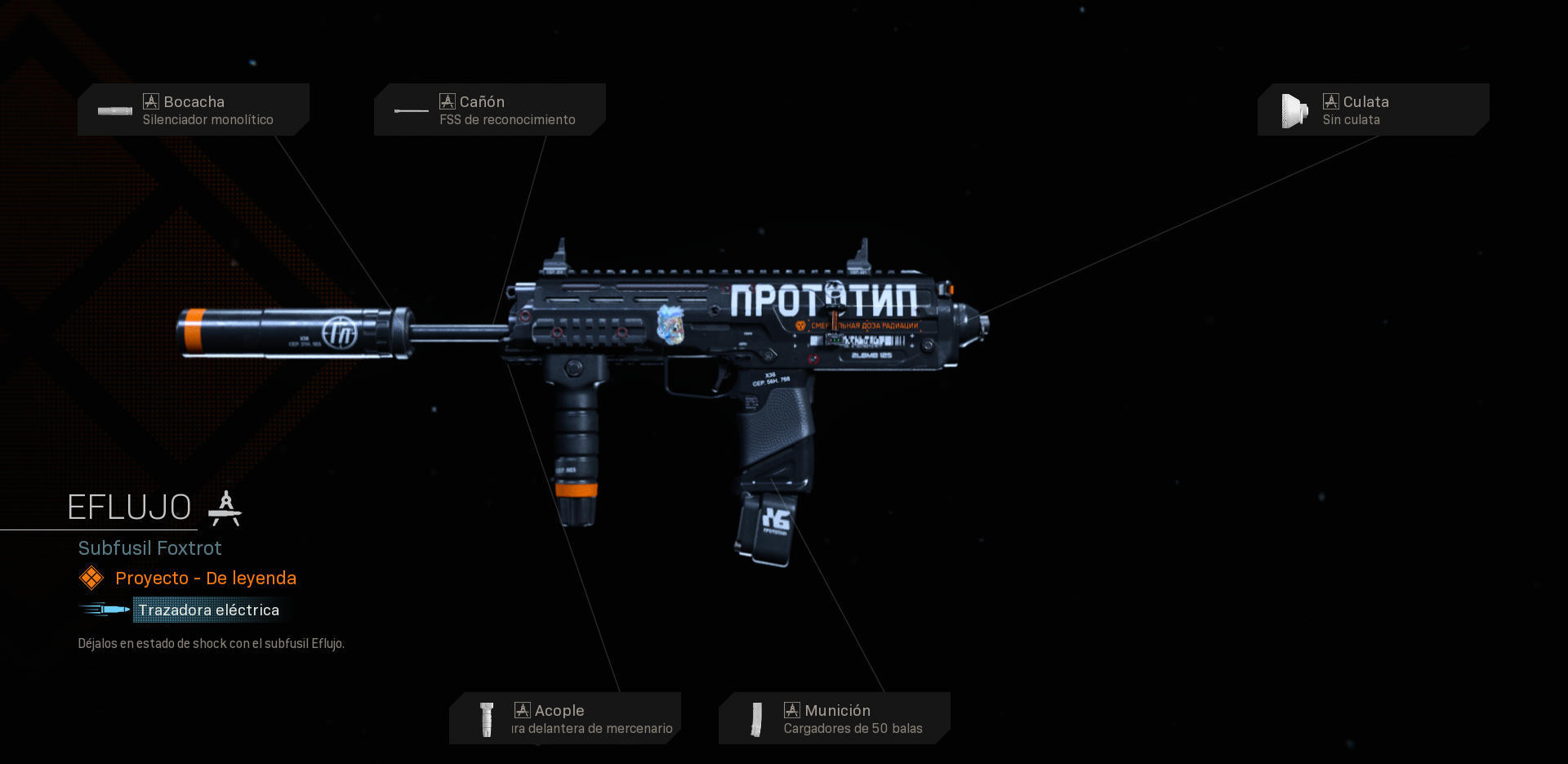
Task: Click the FSS de reconocimiento barrel icon
Action: 411,110
